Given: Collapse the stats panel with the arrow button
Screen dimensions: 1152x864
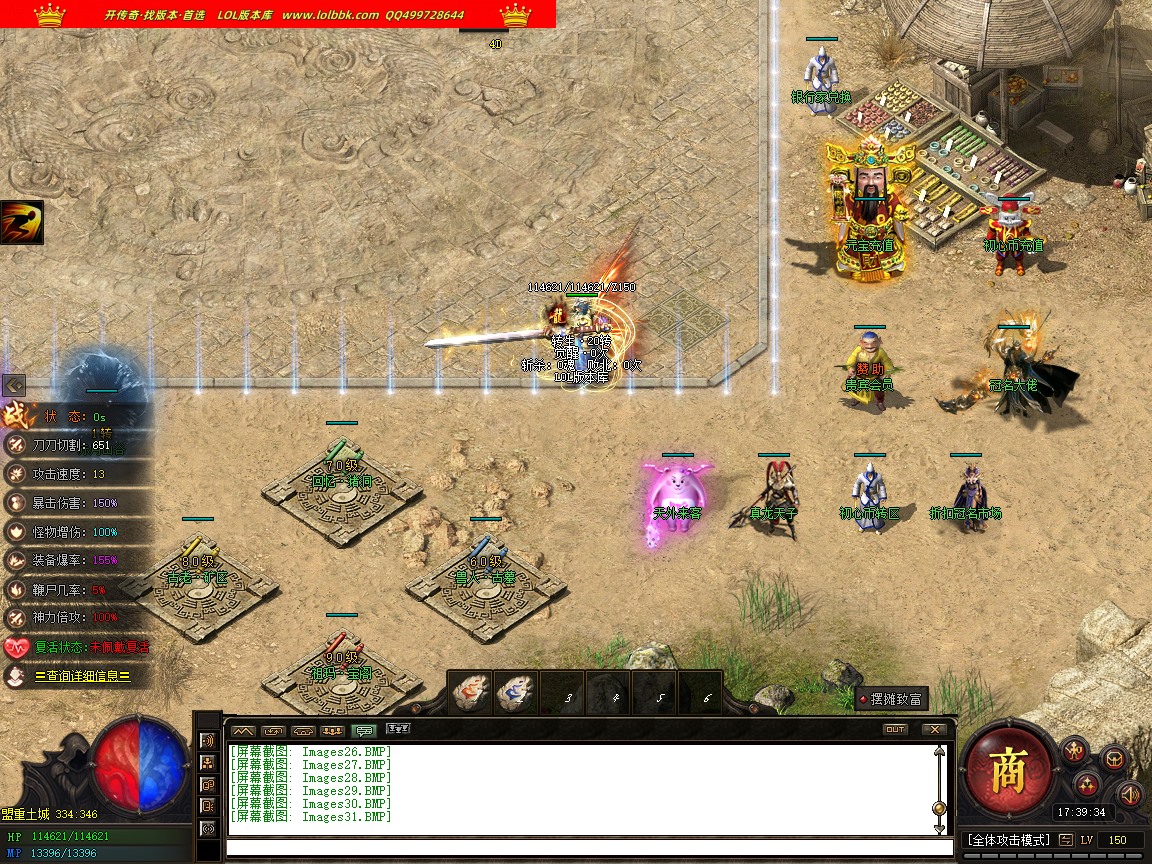Looking at the screenshot, I should tap(14, 385).
